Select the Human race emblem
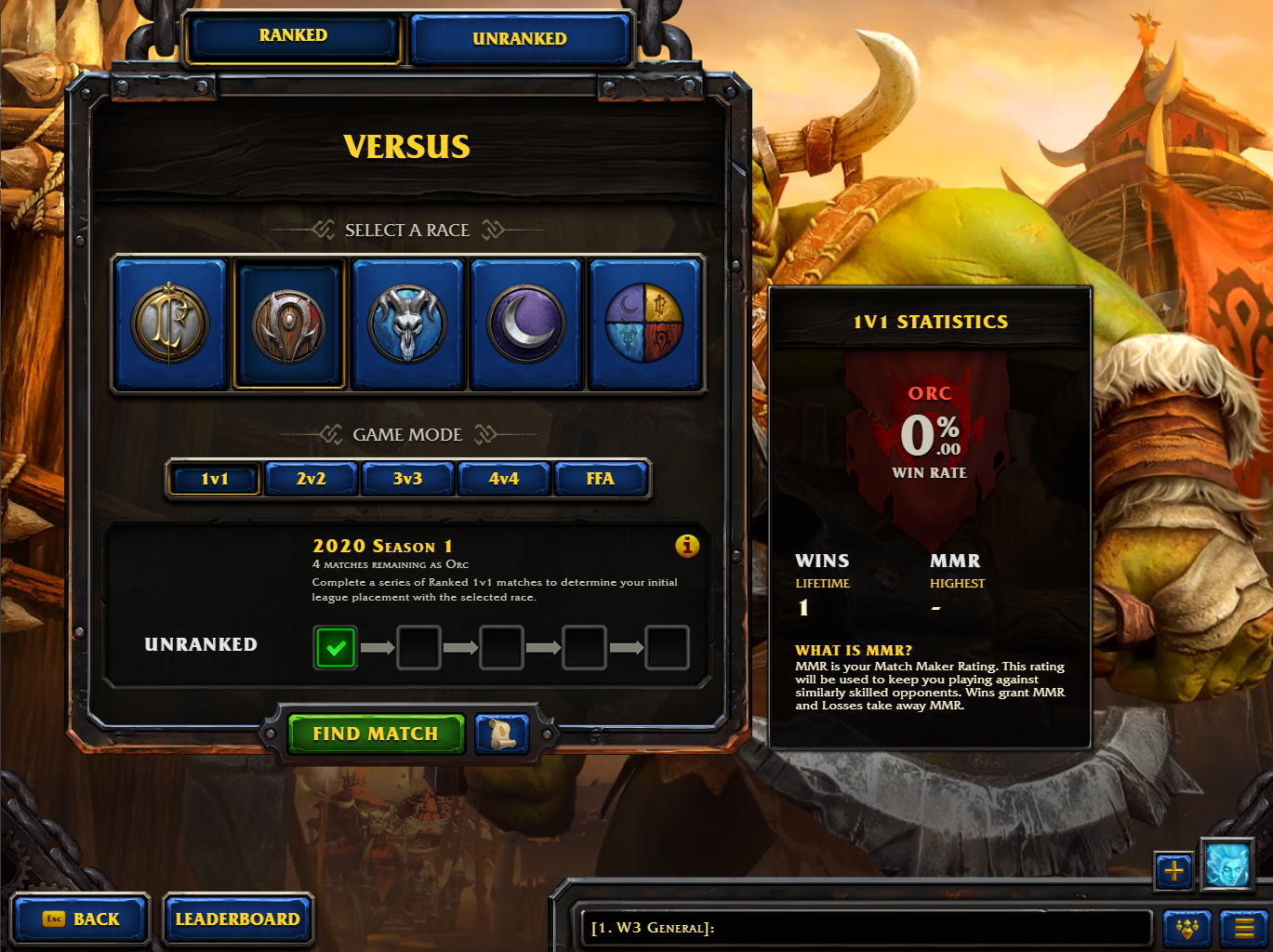The width and height of the screenshot is (1273, 952). pyautogui.click(x=170, y=324)
